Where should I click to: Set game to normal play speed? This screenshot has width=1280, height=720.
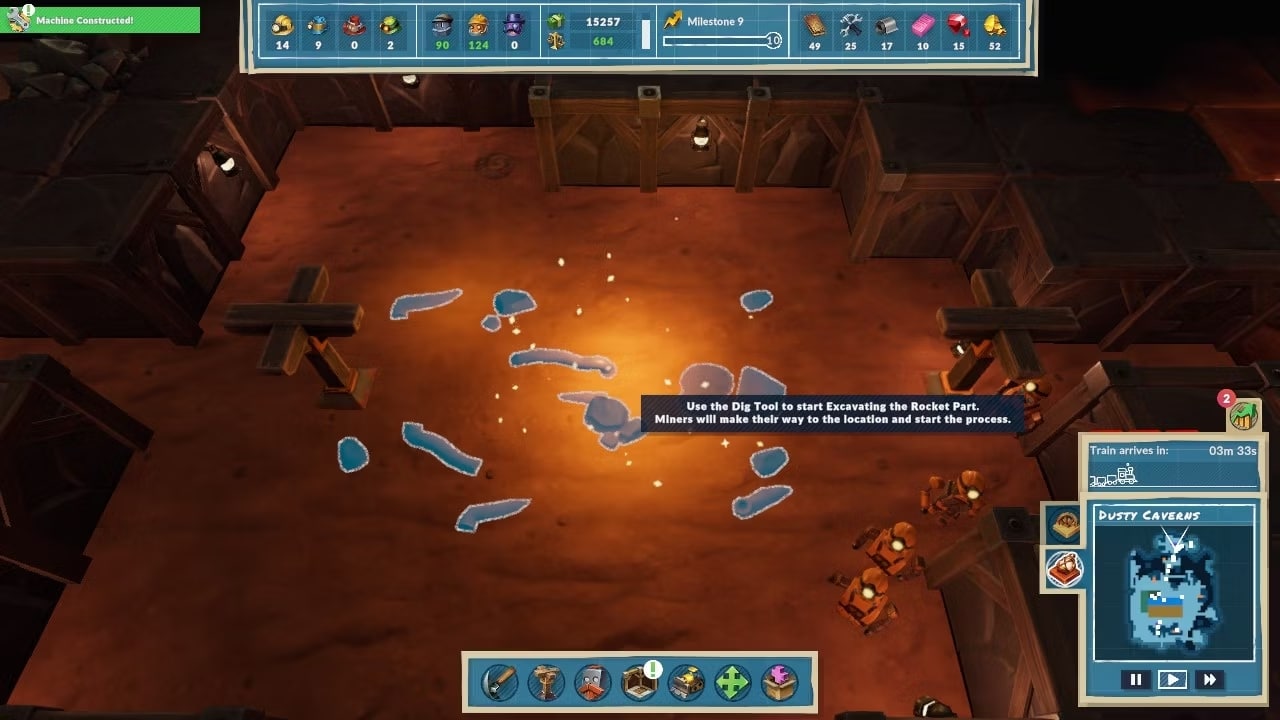coord(1172,680)
